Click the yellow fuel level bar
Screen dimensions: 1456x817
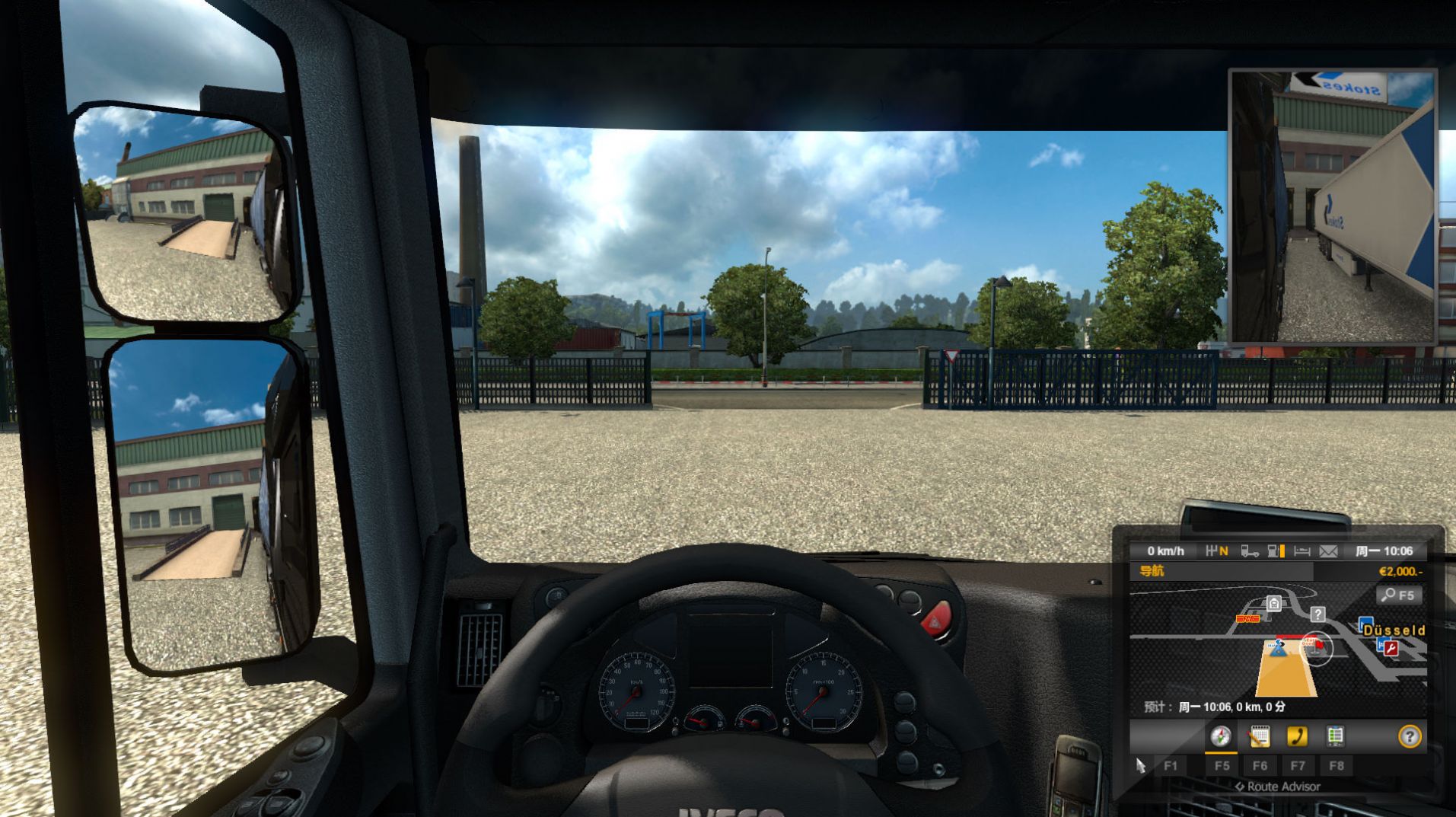(1282, 551)
